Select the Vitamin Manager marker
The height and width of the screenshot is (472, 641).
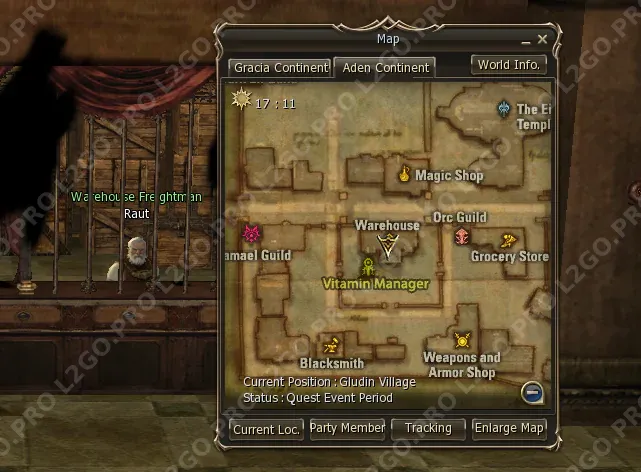tap(368, 266)
